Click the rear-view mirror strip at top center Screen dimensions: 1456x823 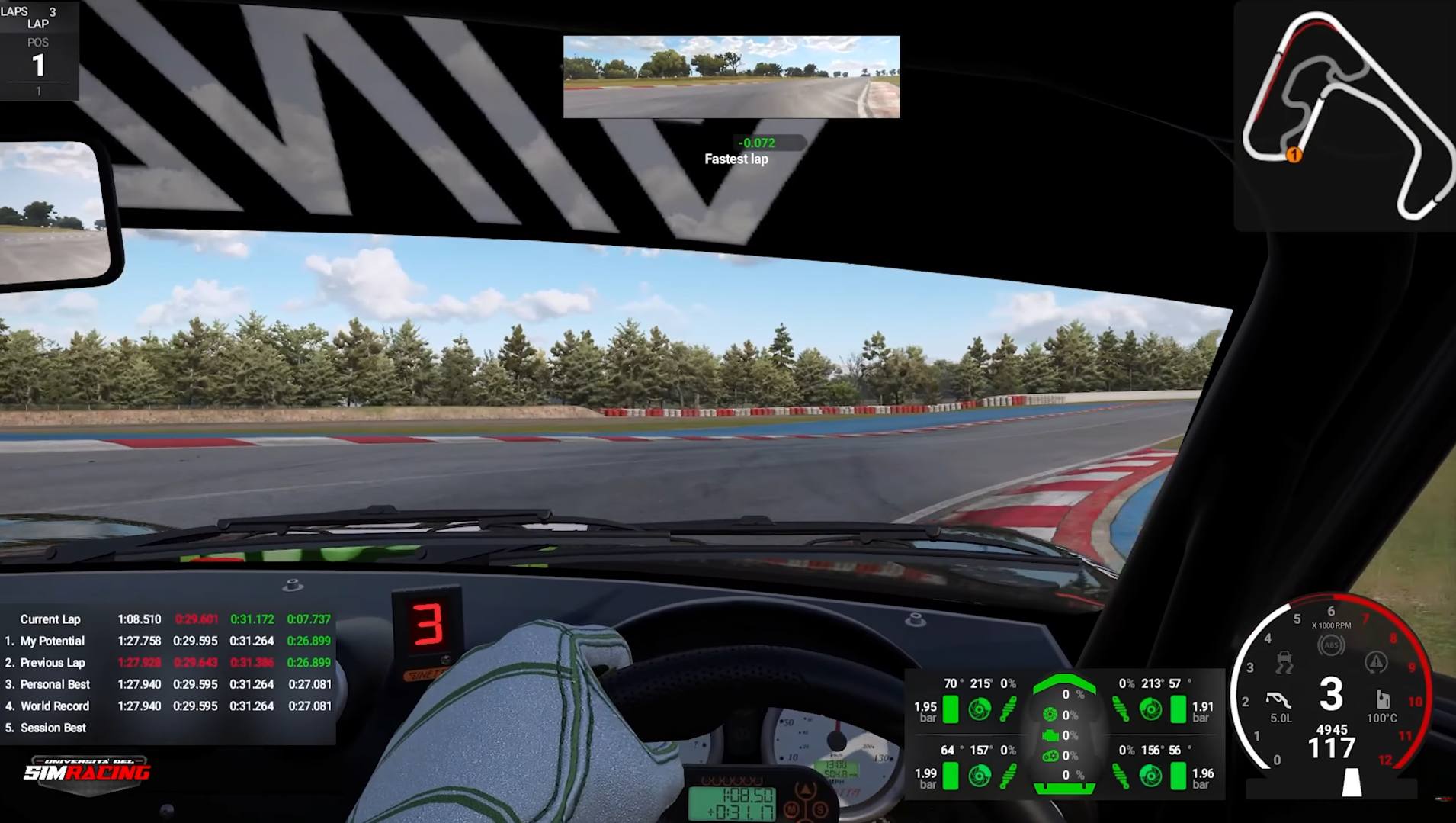(x=730, y=79)
